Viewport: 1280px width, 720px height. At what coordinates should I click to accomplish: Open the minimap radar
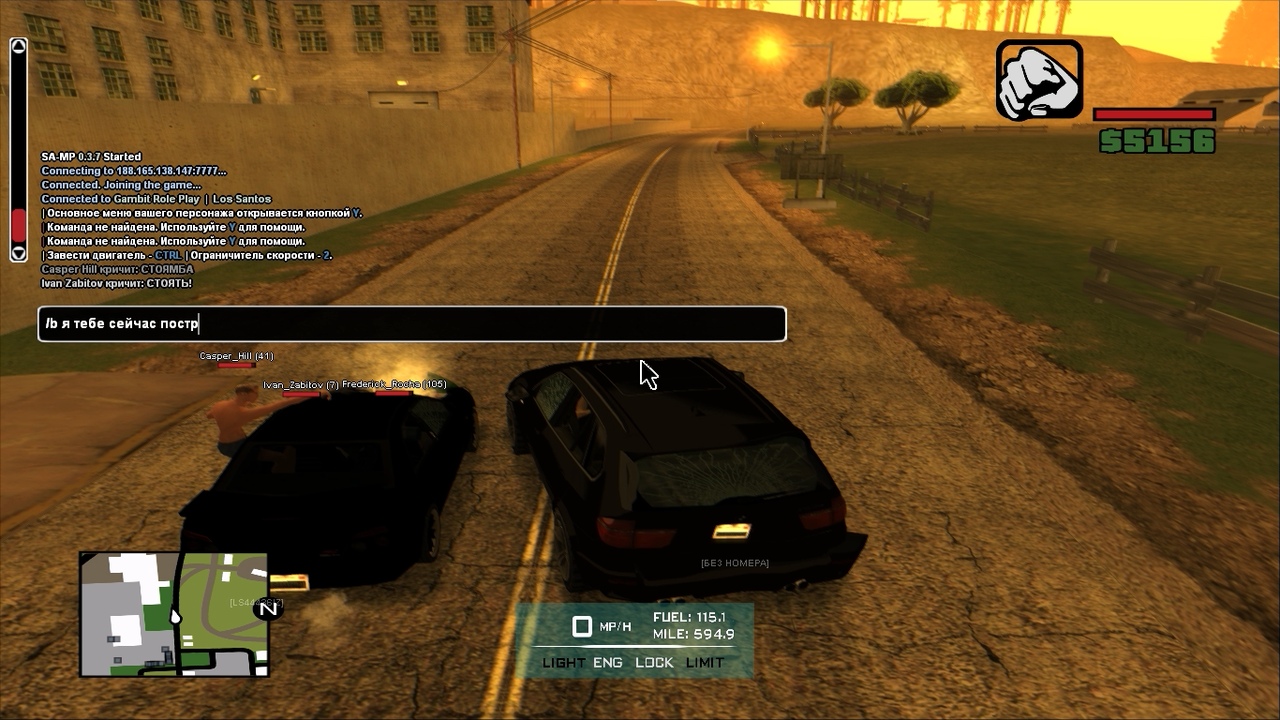(x=174, y=613)
